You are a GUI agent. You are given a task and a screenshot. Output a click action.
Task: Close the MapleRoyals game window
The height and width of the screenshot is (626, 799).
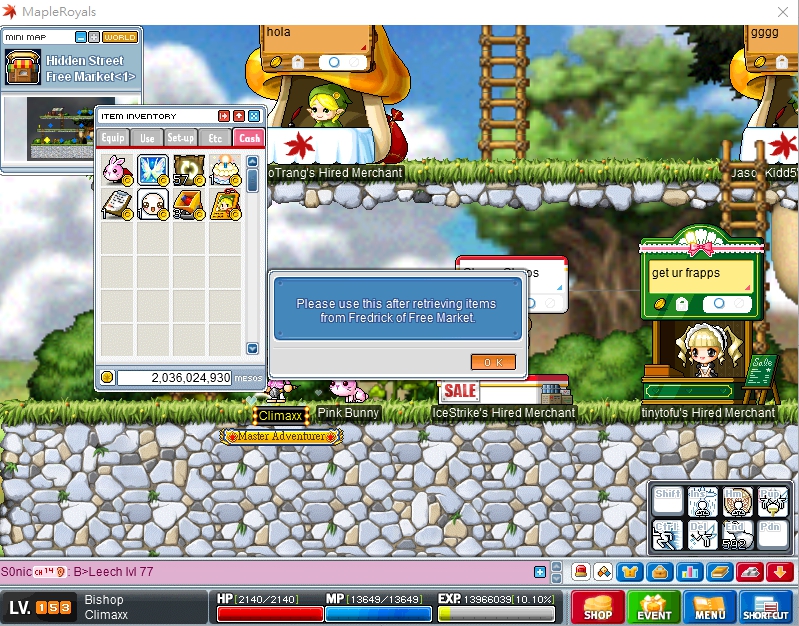[x=782, y=11]
